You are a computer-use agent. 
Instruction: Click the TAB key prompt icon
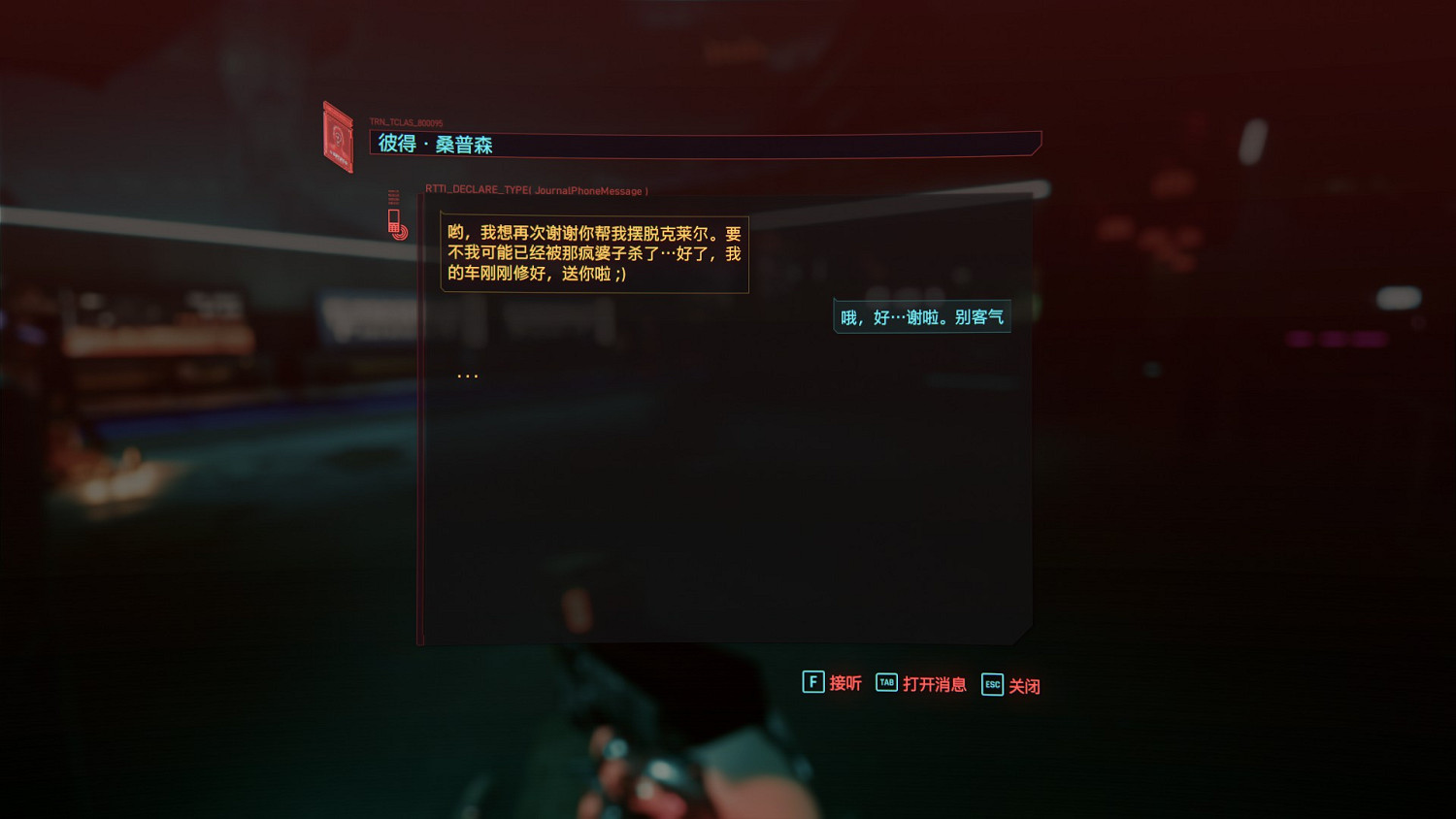coord(885,683)
